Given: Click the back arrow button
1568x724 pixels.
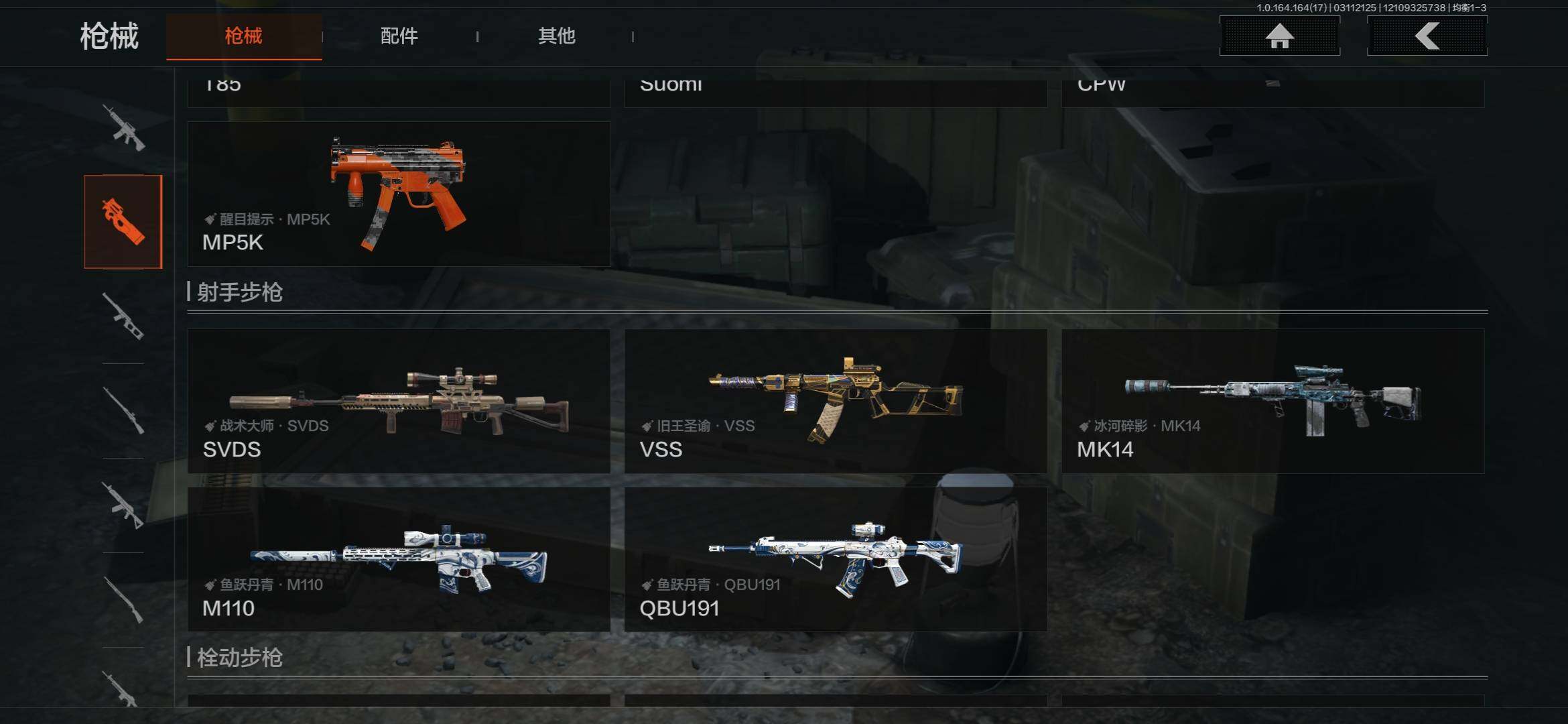Looking at the screenshot, I should click(x=1427, y=36).
